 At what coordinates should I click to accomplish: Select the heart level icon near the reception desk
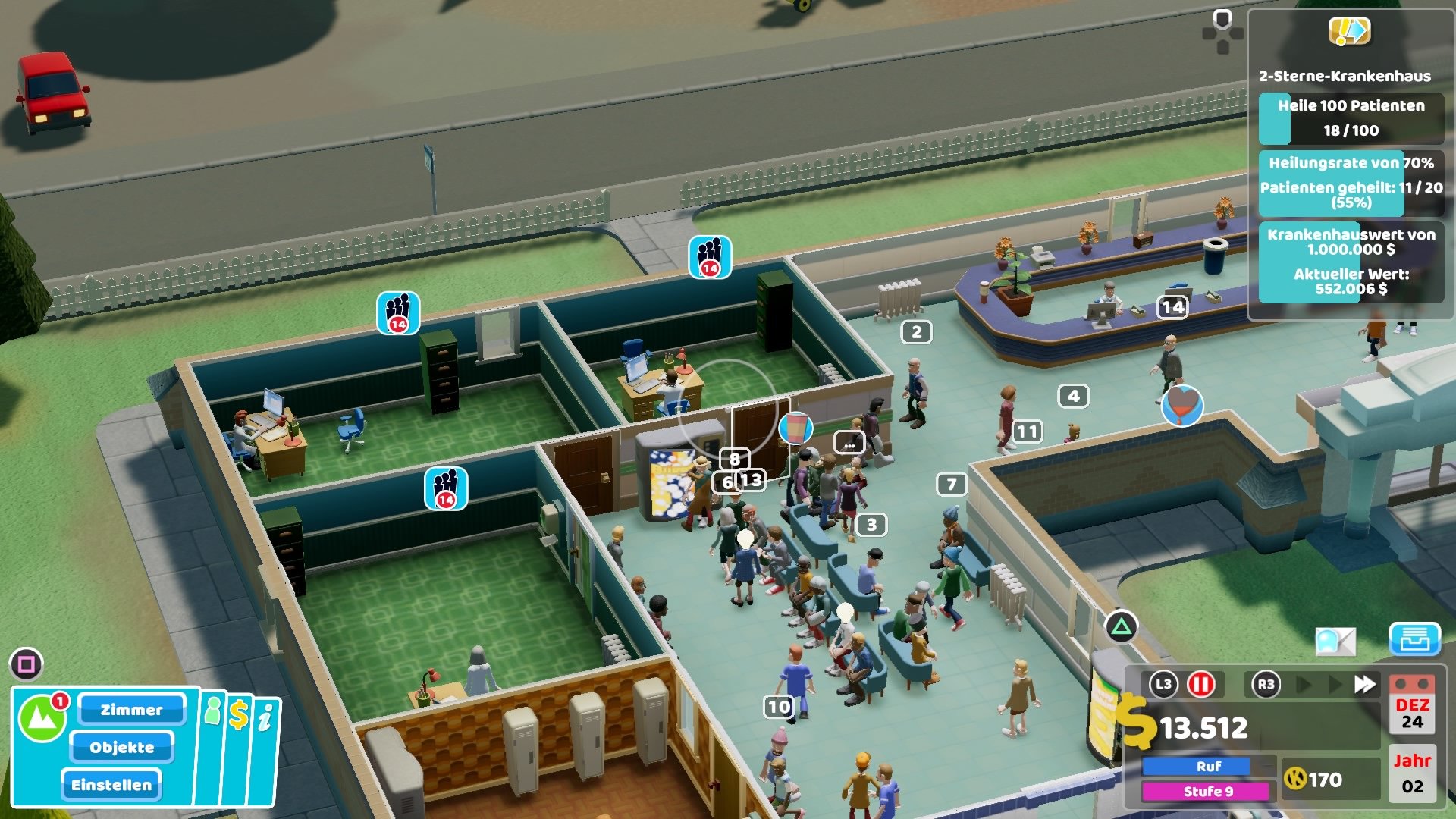(x=1181, y=407)
